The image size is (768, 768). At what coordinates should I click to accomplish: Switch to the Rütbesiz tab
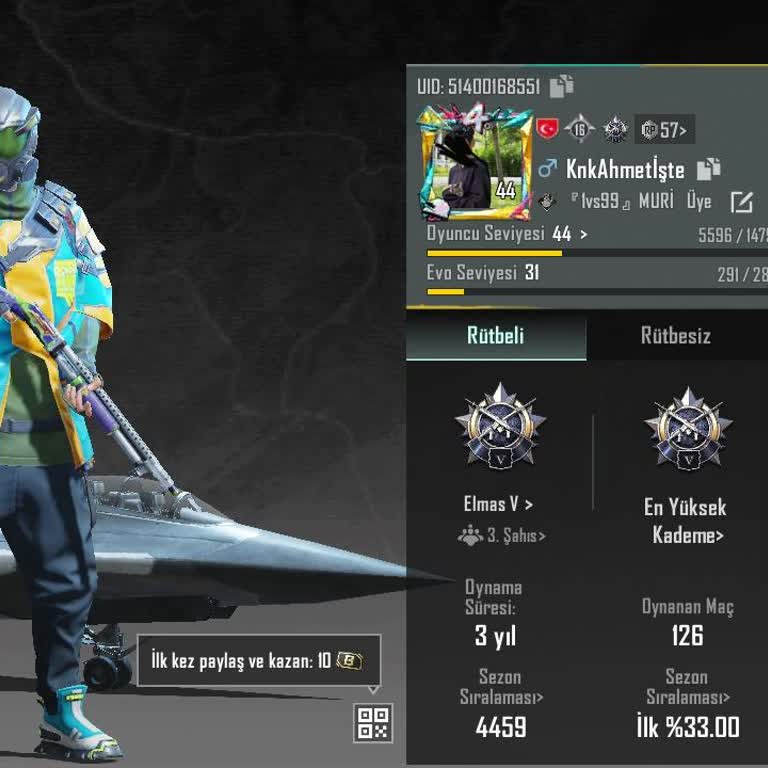click(x=676, y=336)
